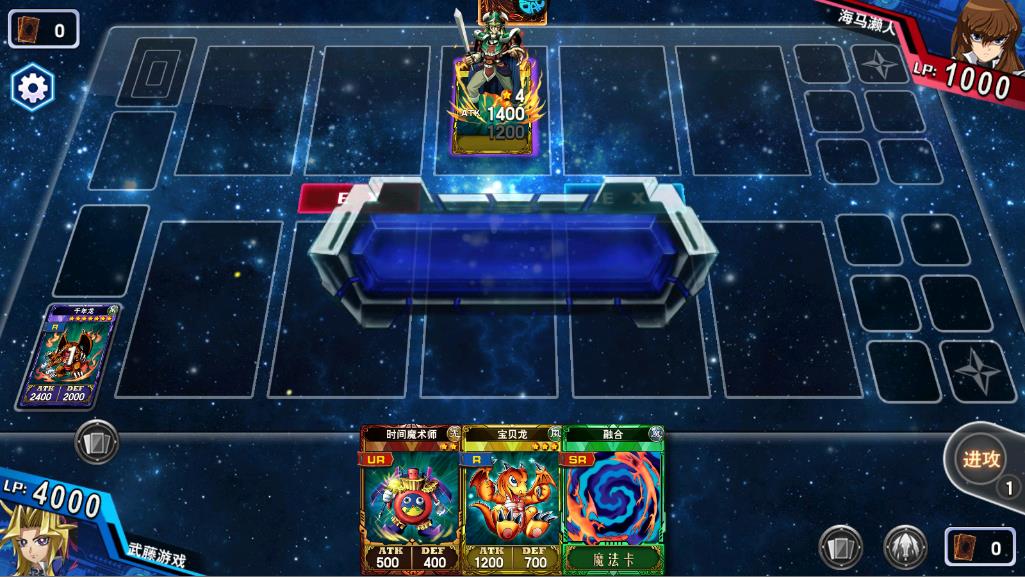Tap the 进攻 attack phase button
The image size is (1025, 577).
click(x=982, y=461)
